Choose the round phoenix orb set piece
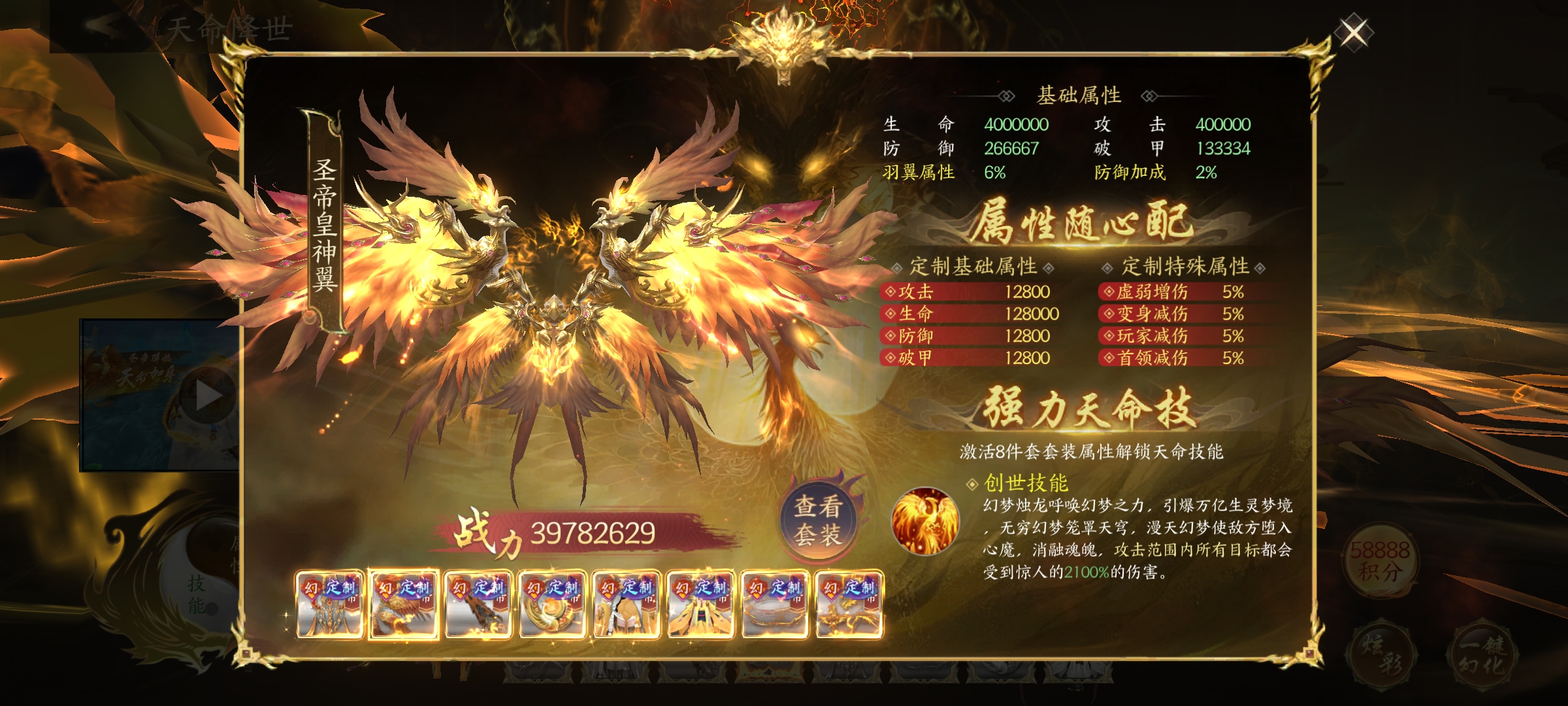Viewport: 1568px width, 706px height. 552,605
